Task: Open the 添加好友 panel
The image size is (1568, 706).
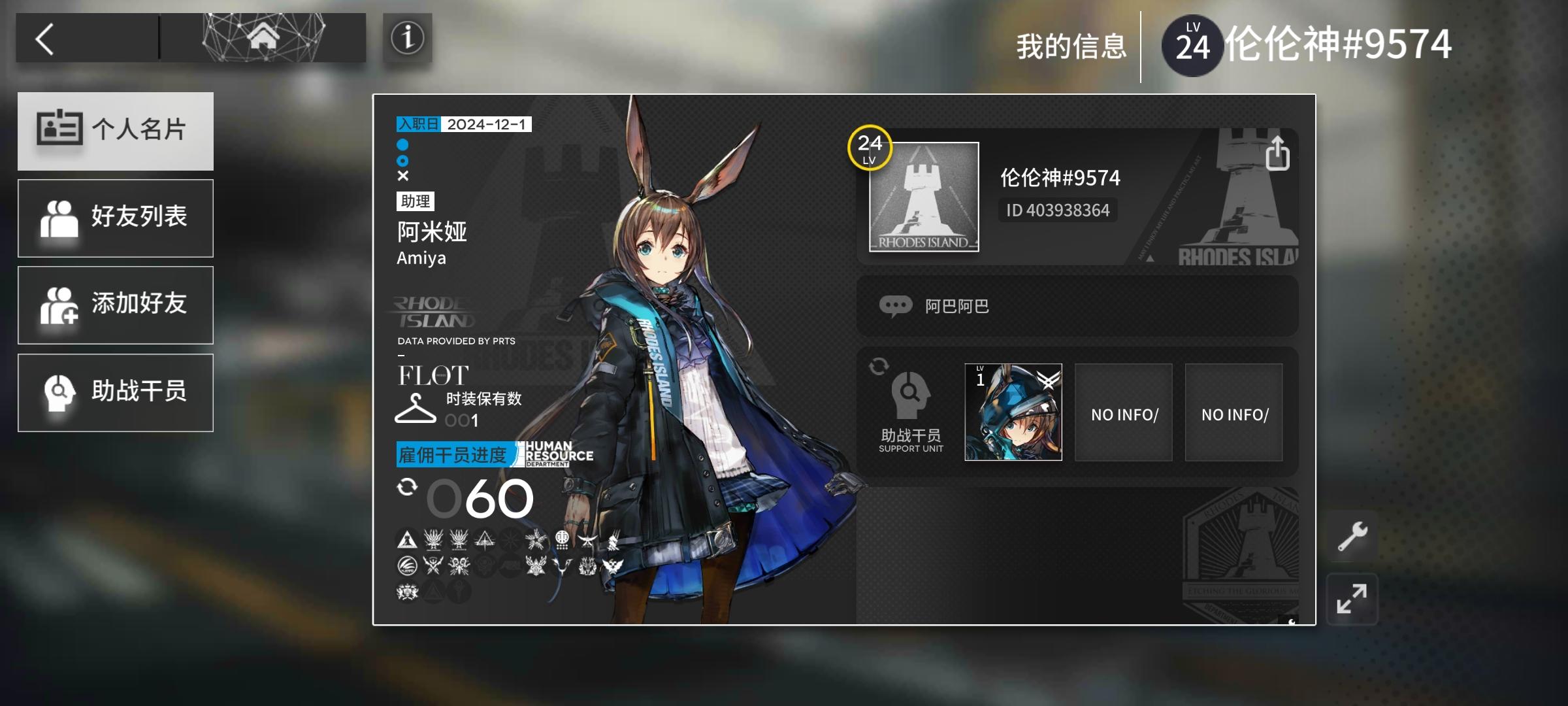Action: [116, 305]
